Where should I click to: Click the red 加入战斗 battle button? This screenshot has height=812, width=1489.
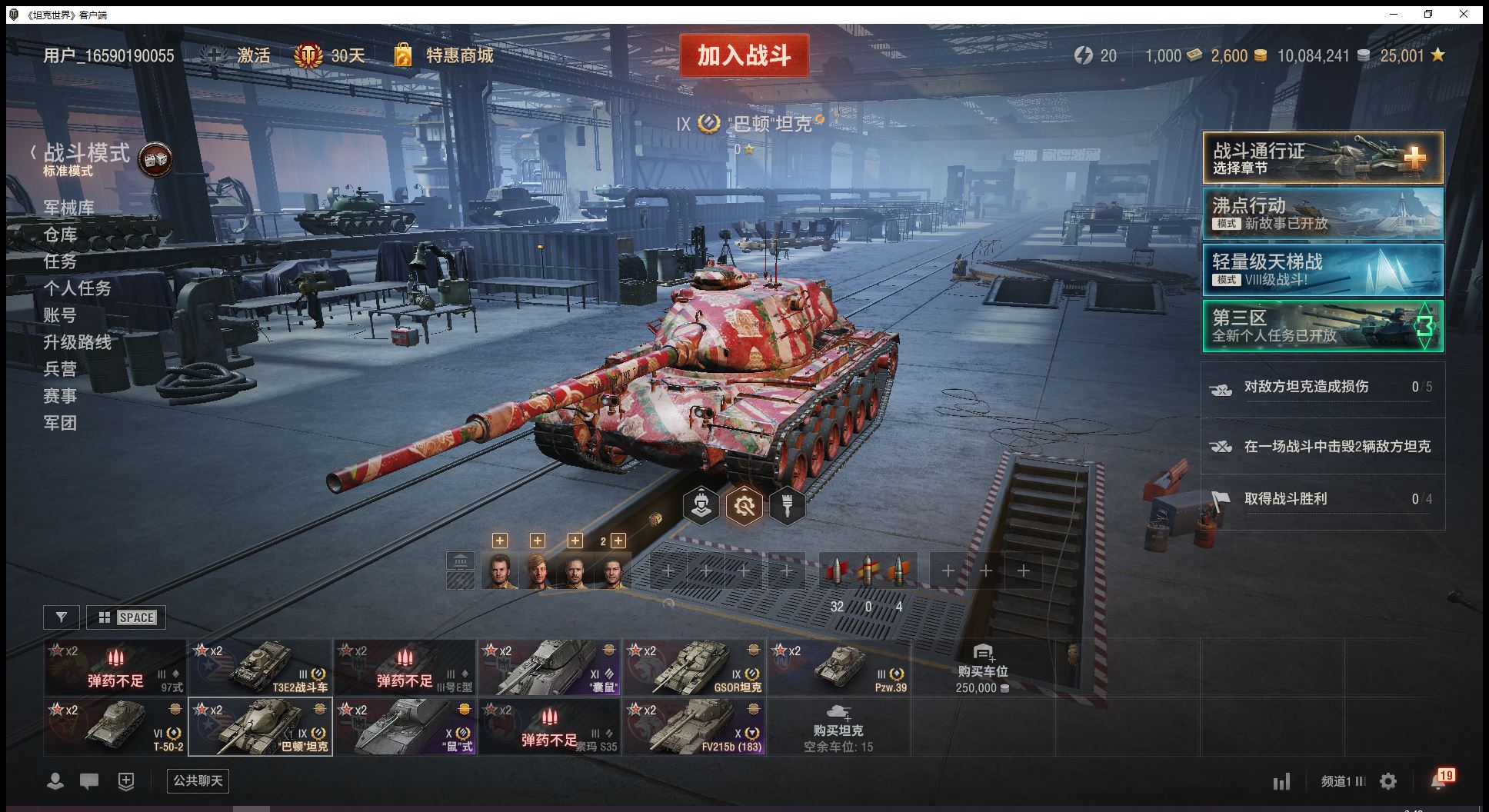pos(744,55)
